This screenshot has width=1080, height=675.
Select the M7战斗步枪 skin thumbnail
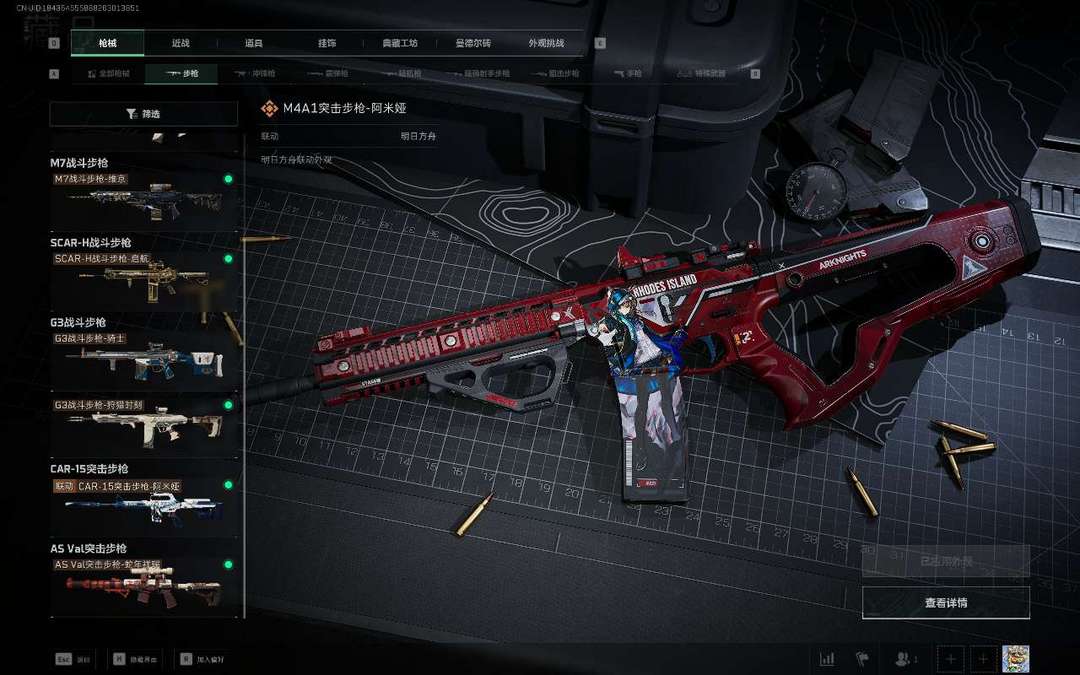click(144, 200)
